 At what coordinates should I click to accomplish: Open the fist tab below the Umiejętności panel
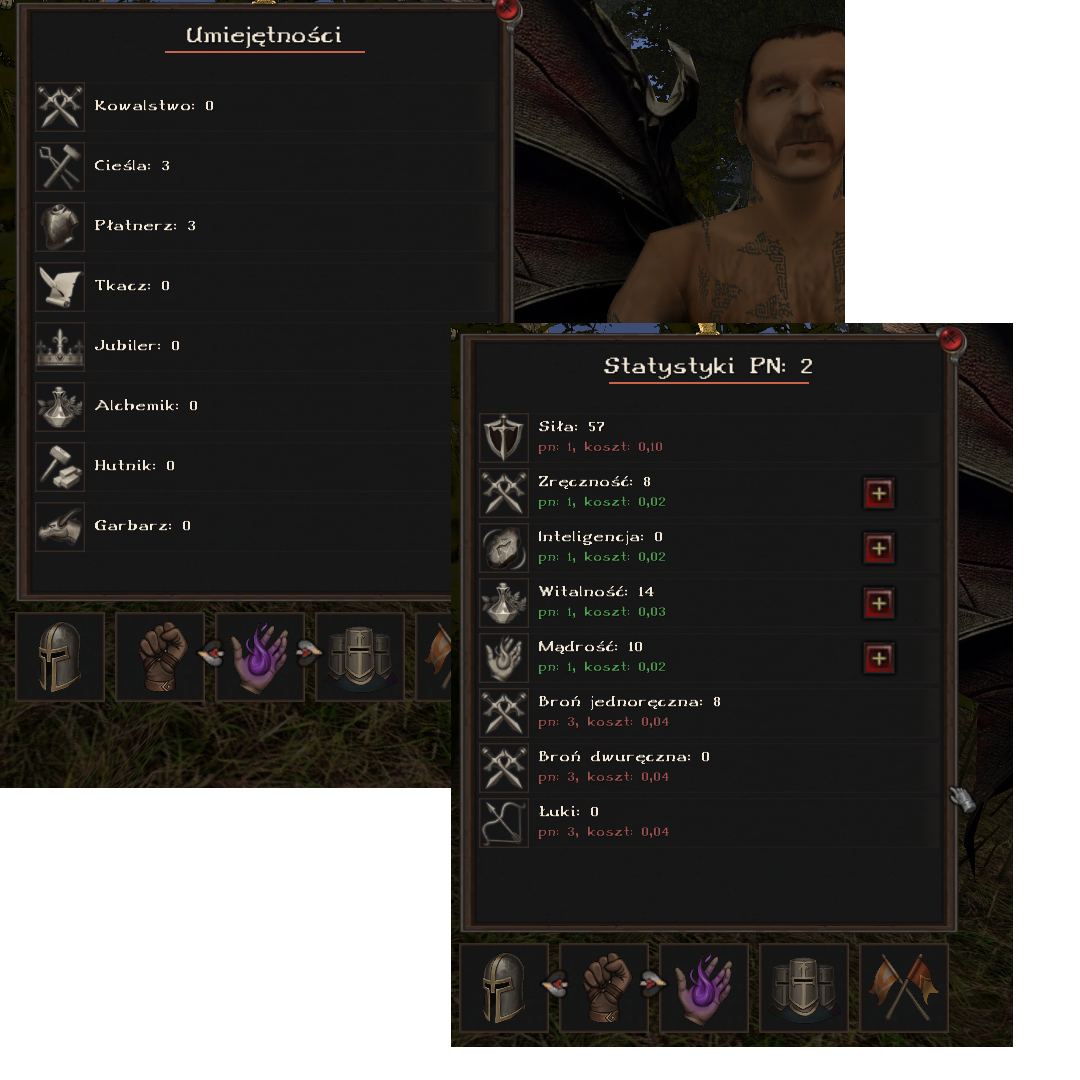(x=160, y=656)
